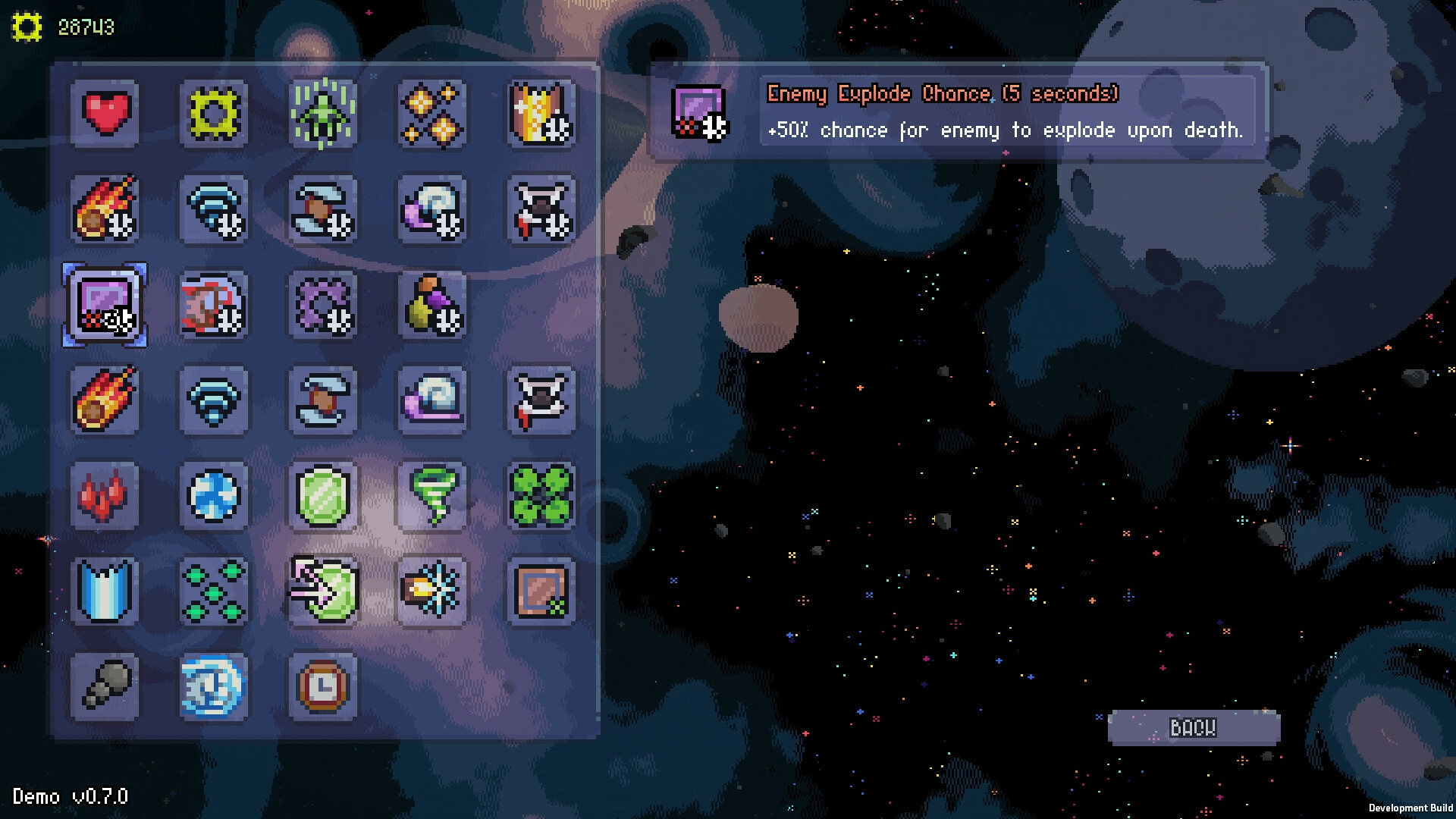Choose the blue banner upgrade icon
This screenshot has width=1456, height=819.
pos(105,591)
